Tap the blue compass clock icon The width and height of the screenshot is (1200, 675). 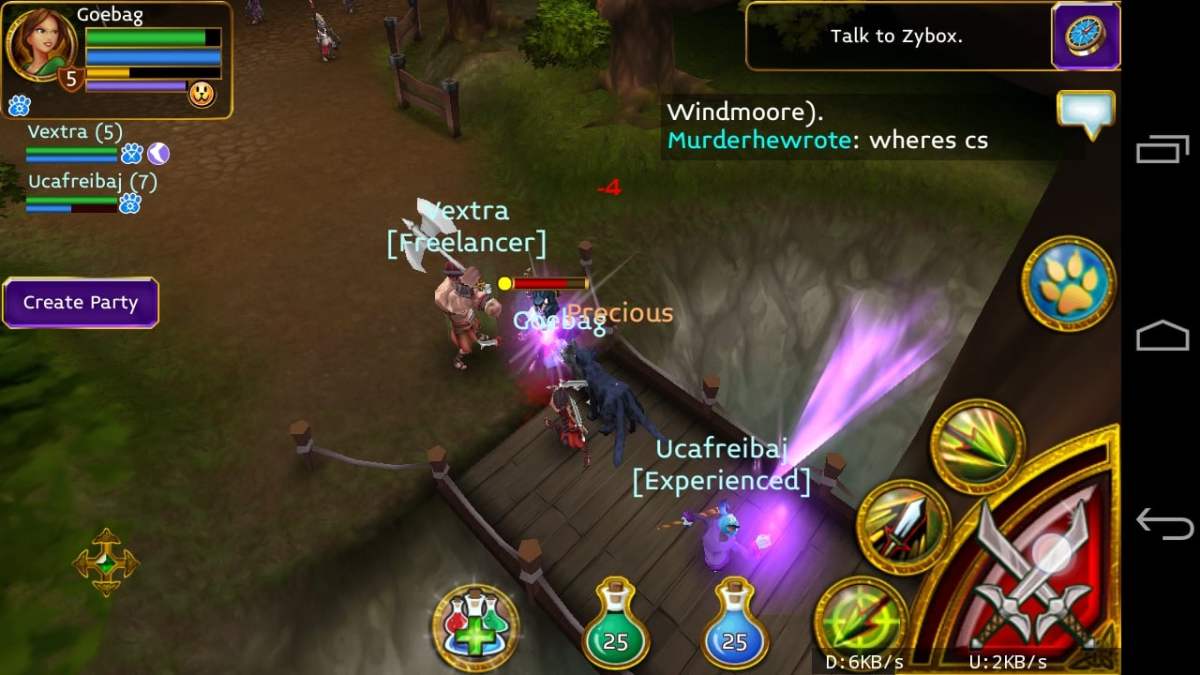click(x=1085, y=36)
